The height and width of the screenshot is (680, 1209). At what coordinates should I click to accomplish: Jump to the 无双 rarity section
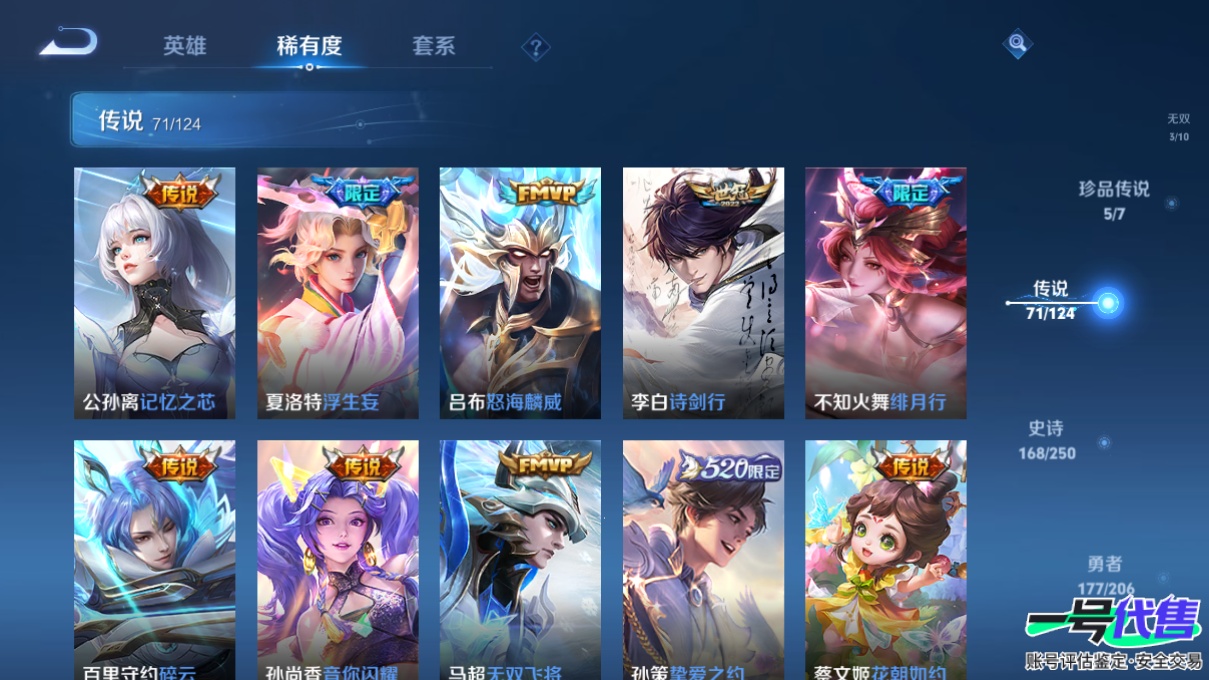(x=1178, y=127)
